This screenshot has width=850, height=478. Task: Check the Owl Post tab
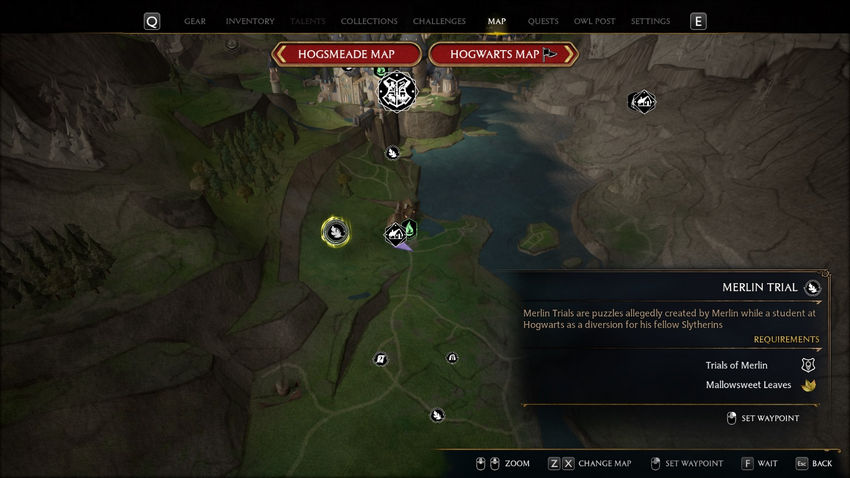click(x=595, y=21)
